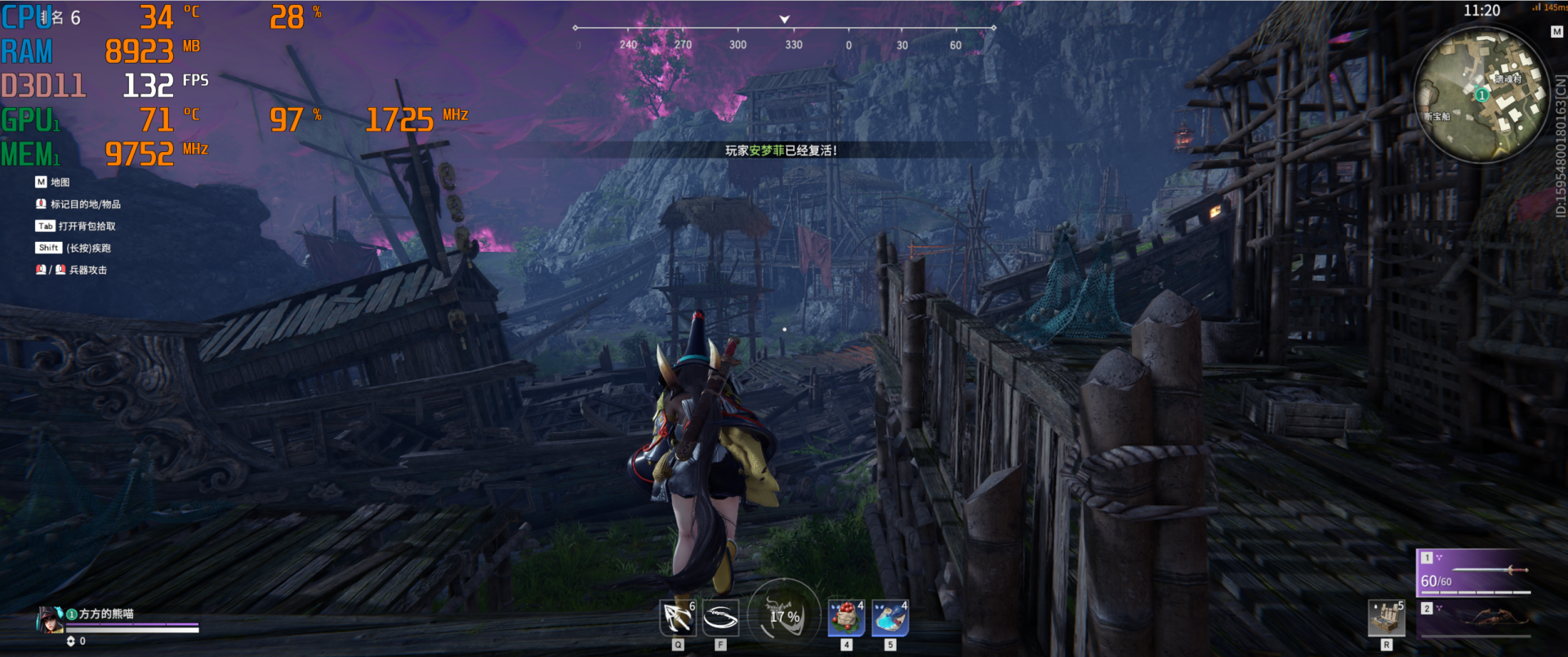The height and width of the screenshot is (657, 1568).
Task: Activate the swirling slash skill icon
Action: click(x=720, y=619)
